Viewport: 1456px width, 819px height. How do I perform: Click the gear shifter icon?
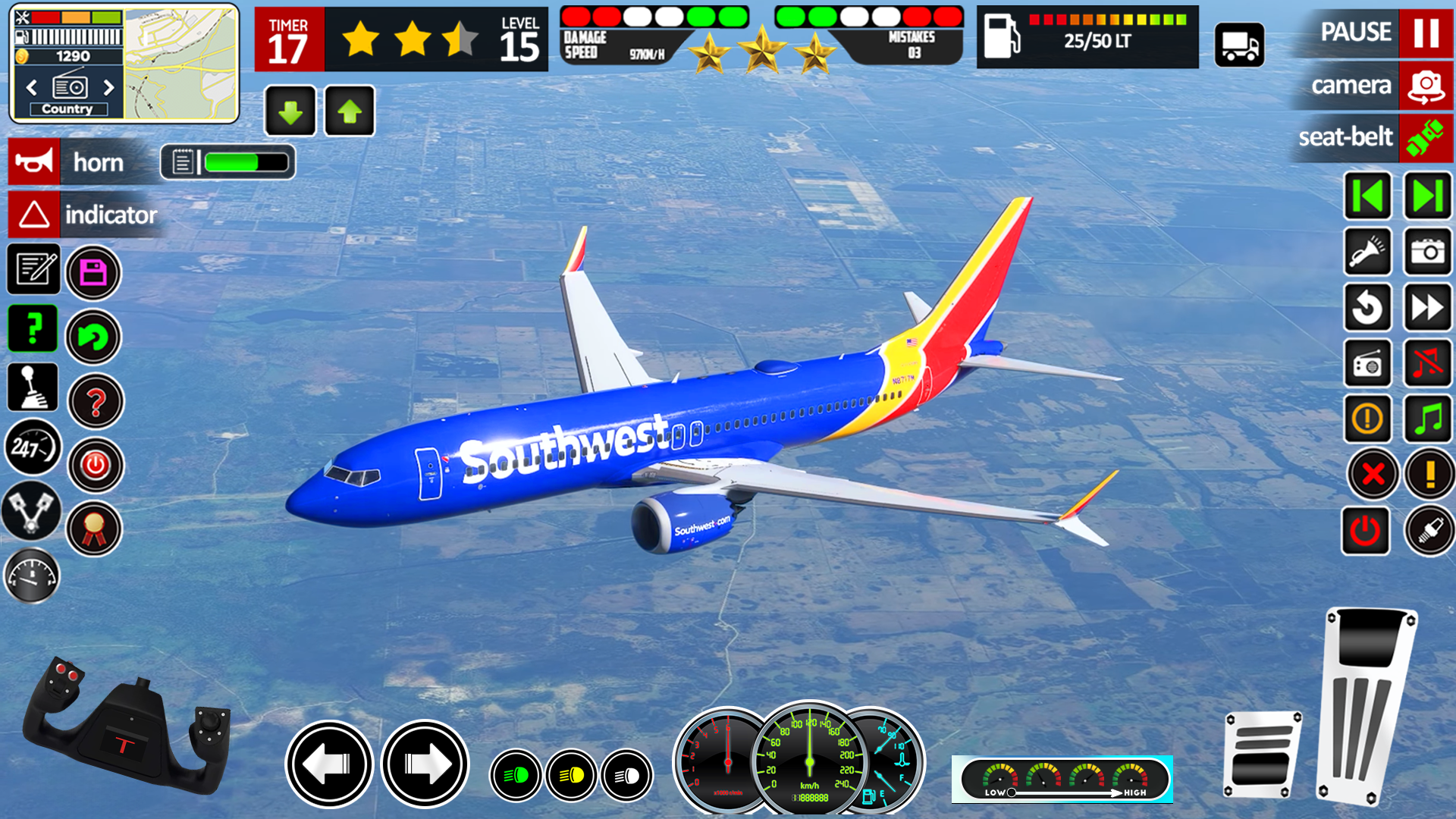(x=33, y=387)
